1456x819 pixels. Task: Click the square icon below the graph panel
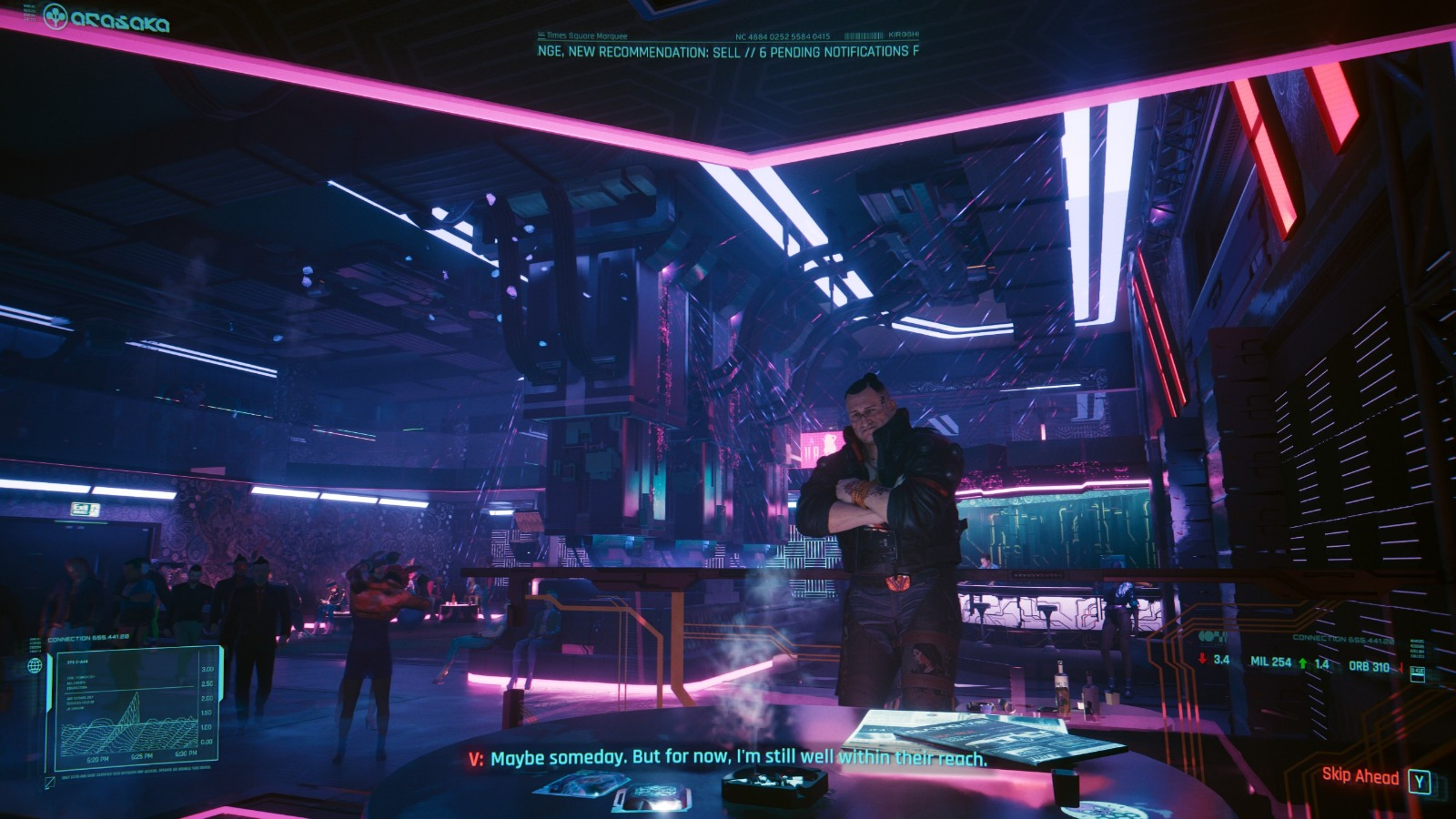coord(49,782)
